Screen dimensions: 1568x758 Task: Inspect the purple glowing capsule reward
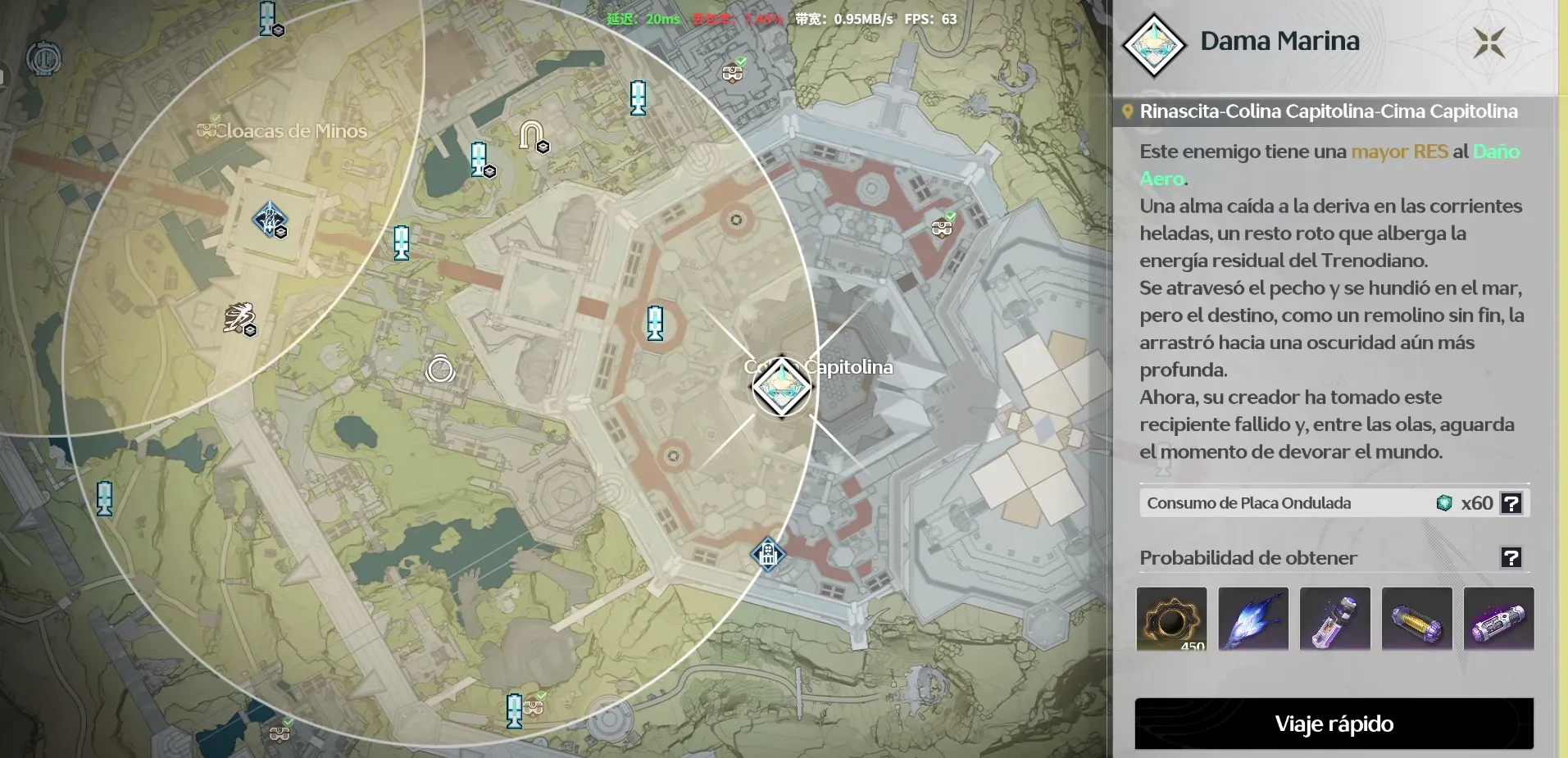(x=1498, y=619)
